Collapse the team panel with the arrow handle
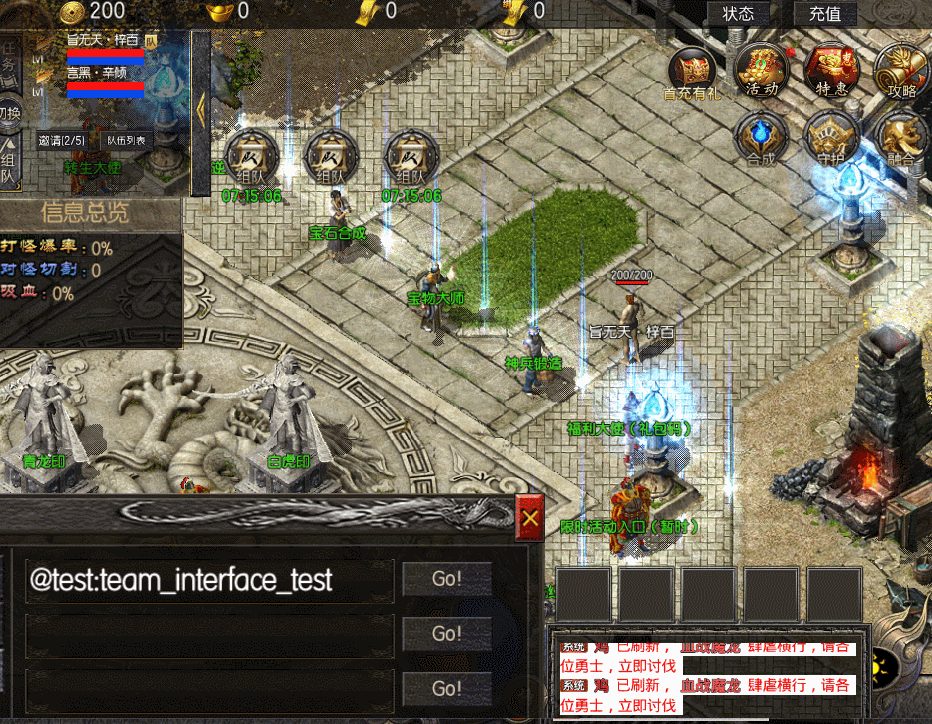Image resolution: width=932 pixels, height=724 pixels. click(x=200, y=110)
